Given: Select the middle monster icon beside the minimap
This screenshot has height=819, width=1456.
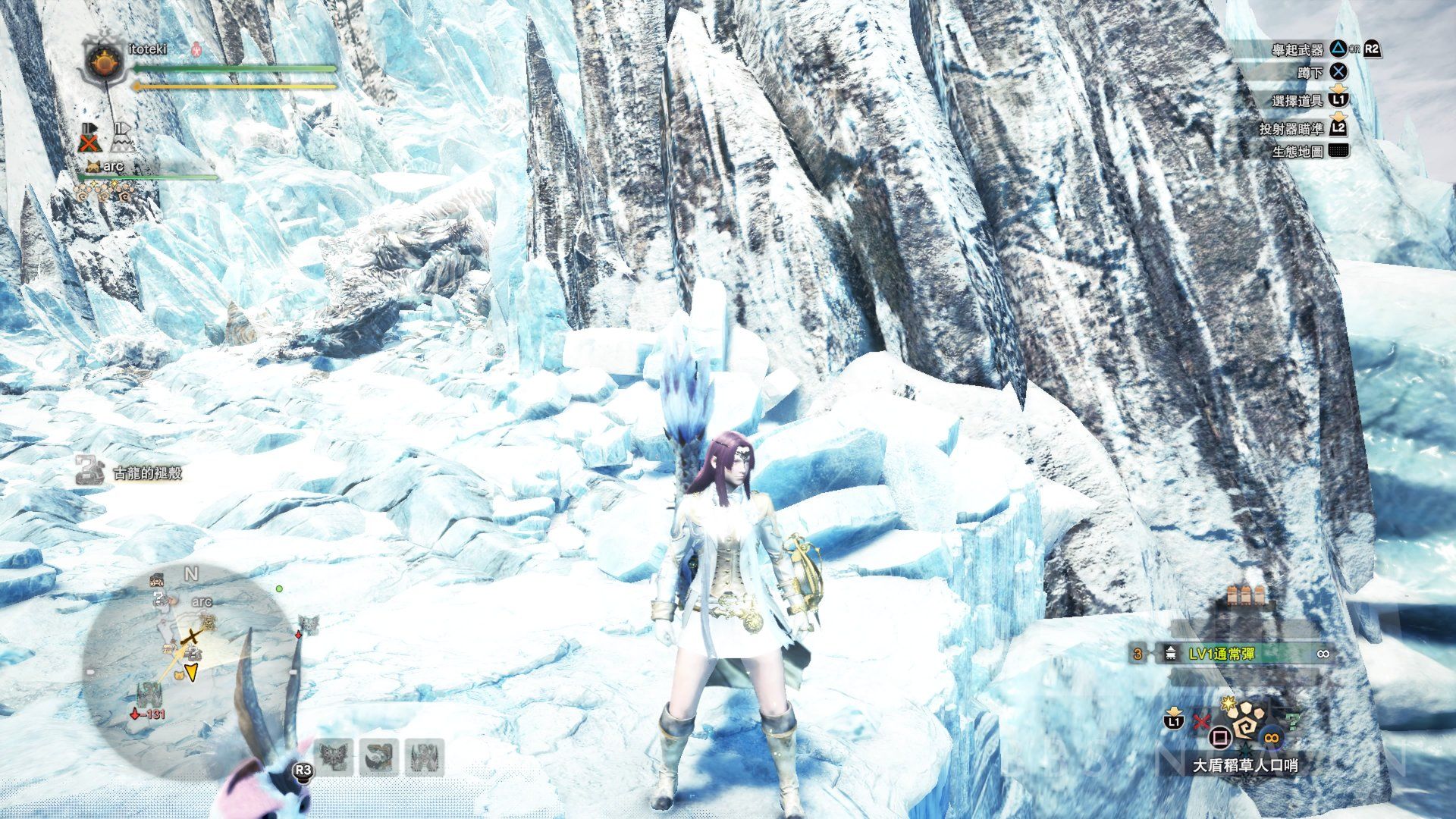Looking at the screenshot, I should [380, 758].
